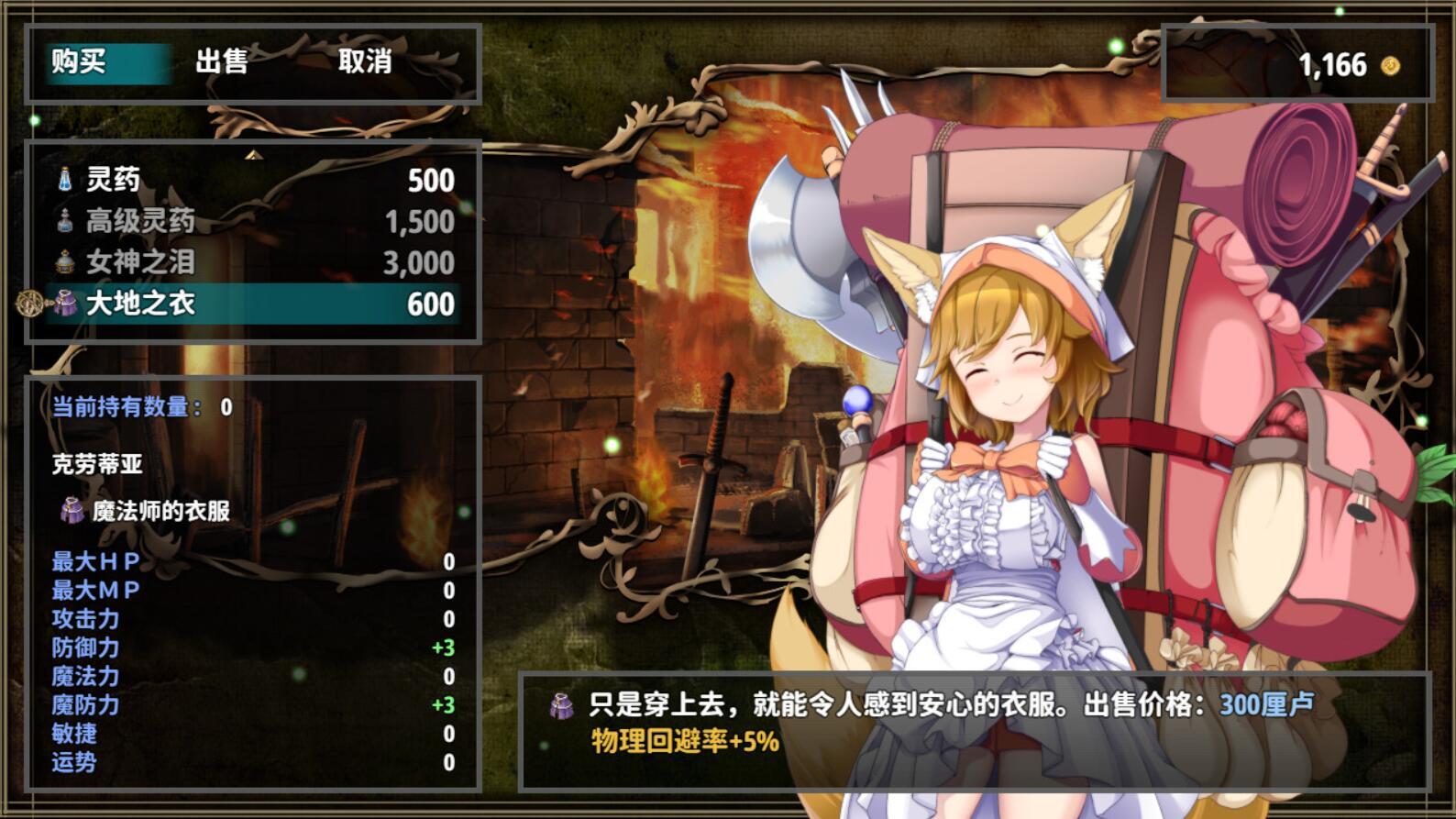This screenshot has width=1456, height=819.
Task: Click the blue potion icon beside 灵药
Action: click(x=64, y=180)
